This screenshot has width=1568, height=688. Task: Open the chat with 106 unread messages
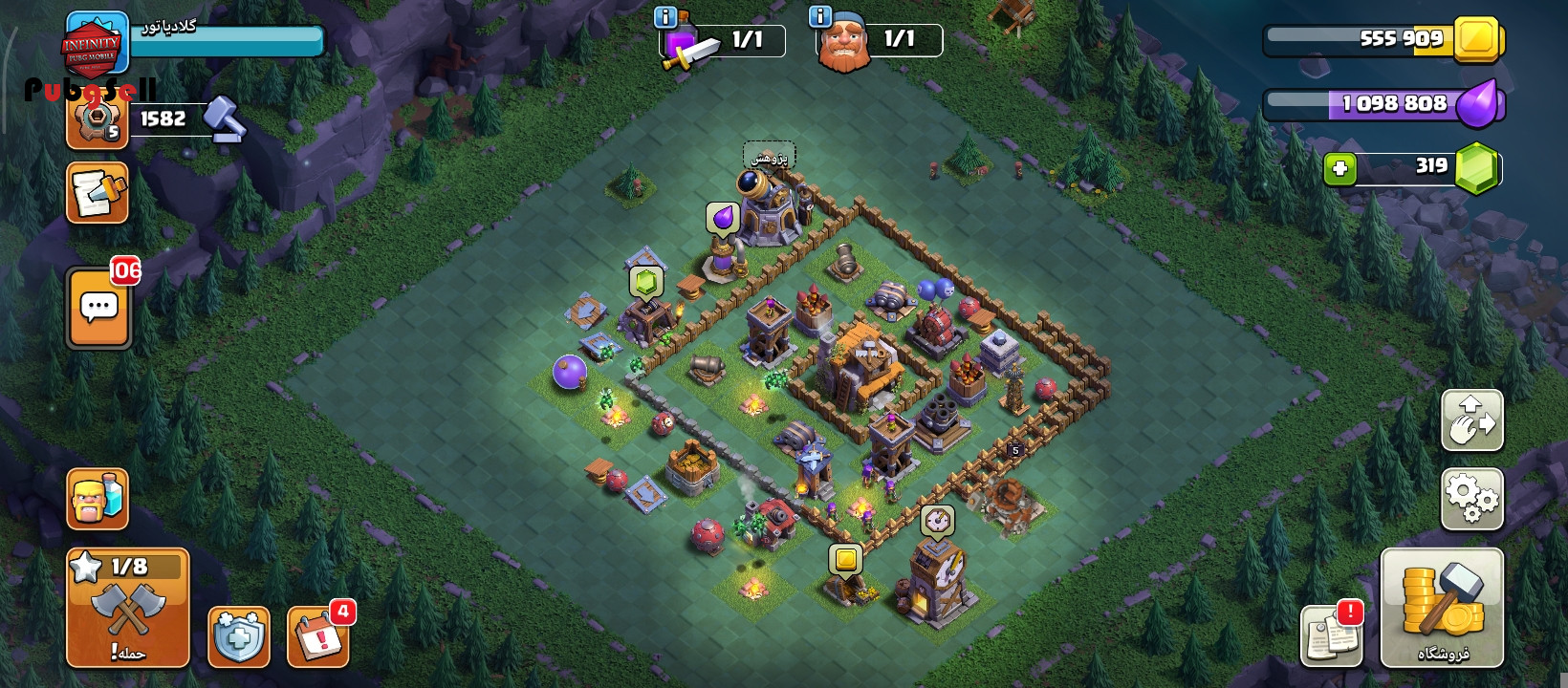[99, 309]
